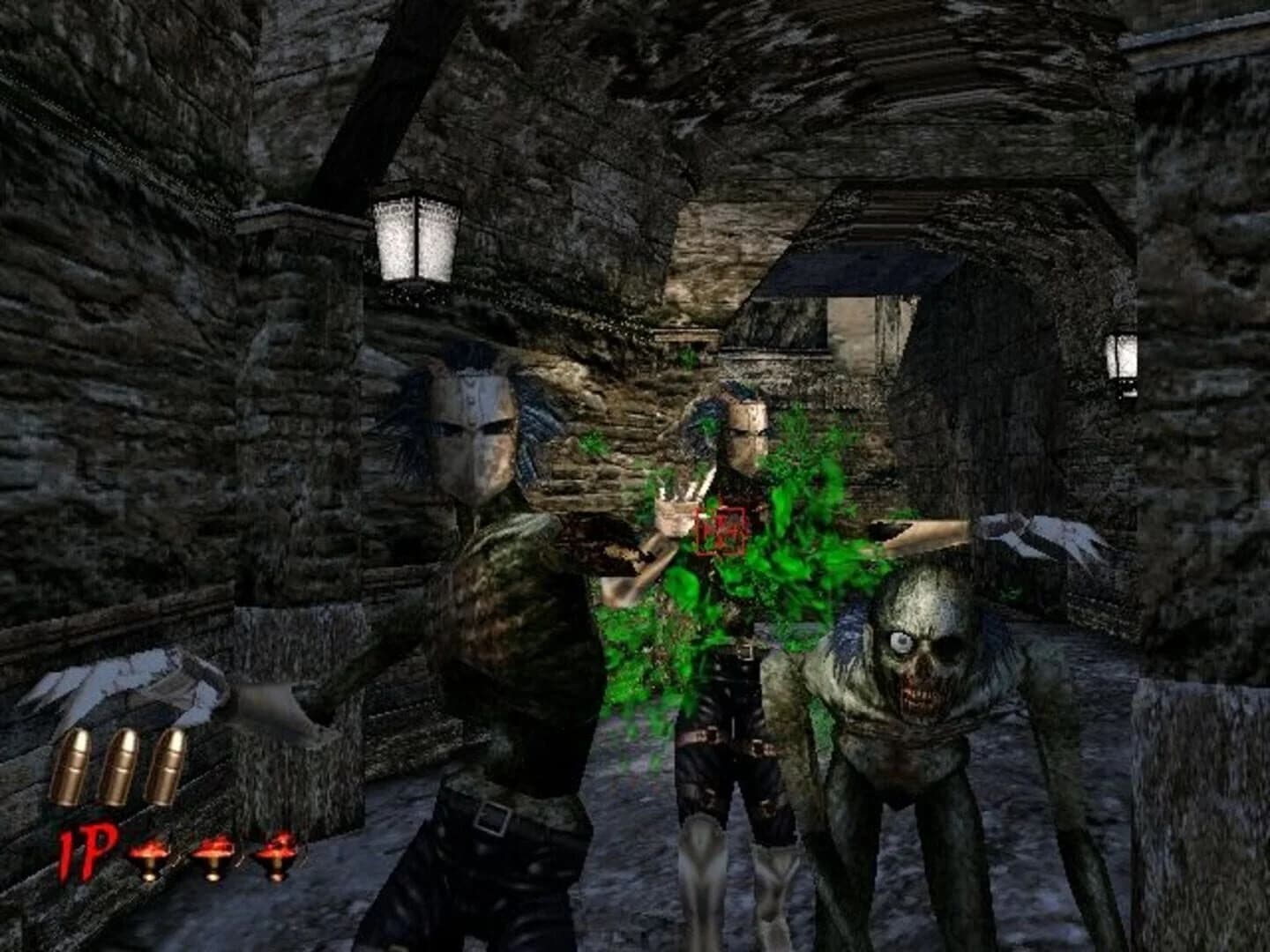Click the last torch life icon
This screenshot has width=1270, height=952.
coord(275,855)
